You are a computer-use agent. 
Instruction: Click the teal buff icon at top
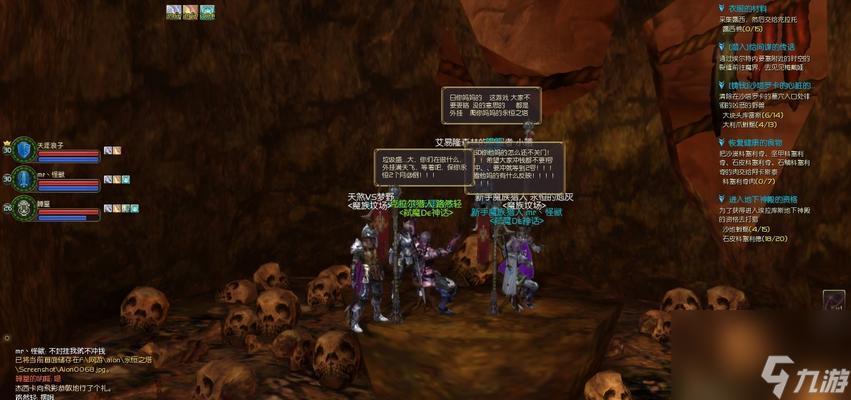(x=207, y=11)
